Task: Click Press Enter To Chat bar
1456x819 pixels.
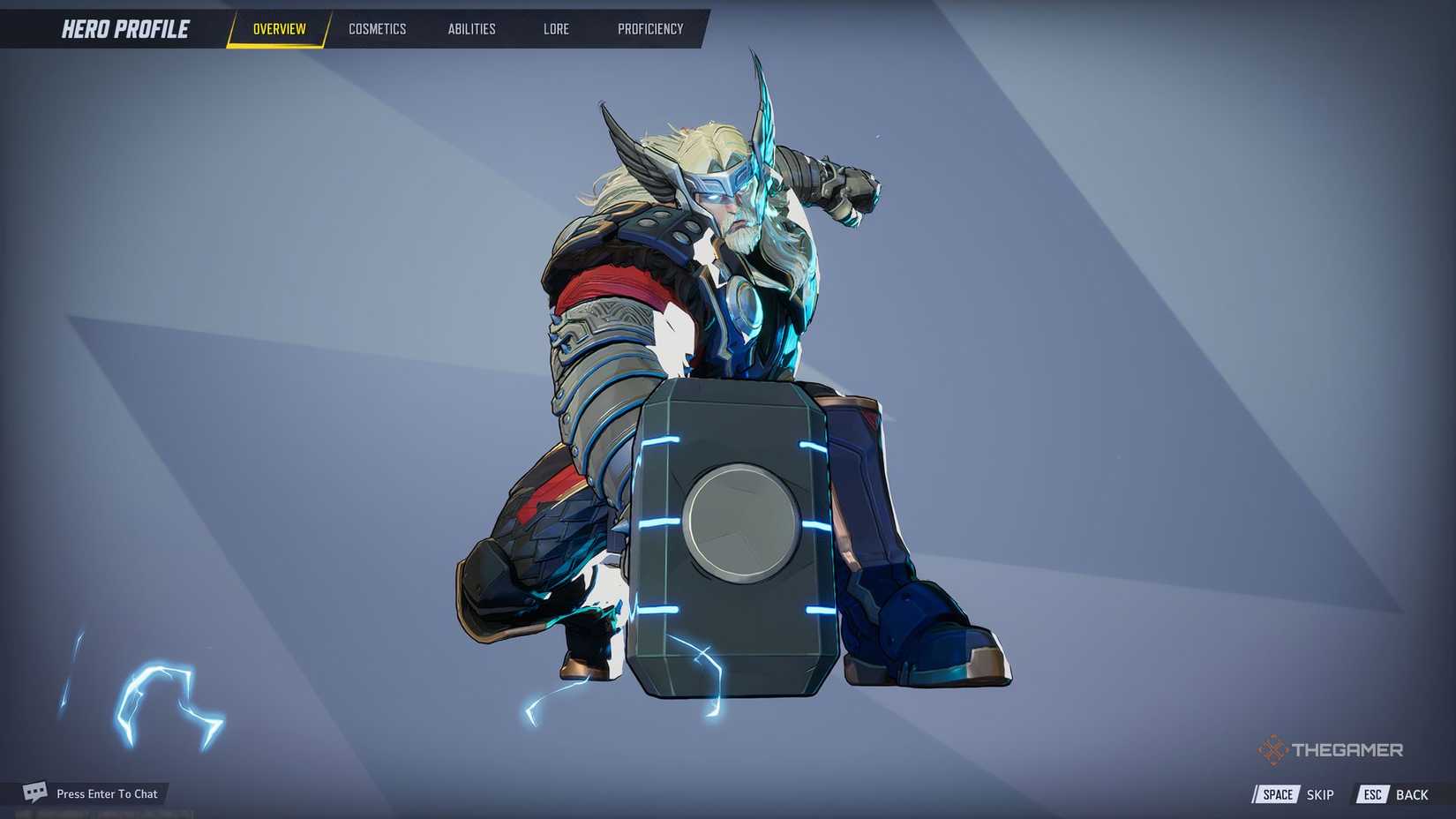Action: (x=106, y=793)
